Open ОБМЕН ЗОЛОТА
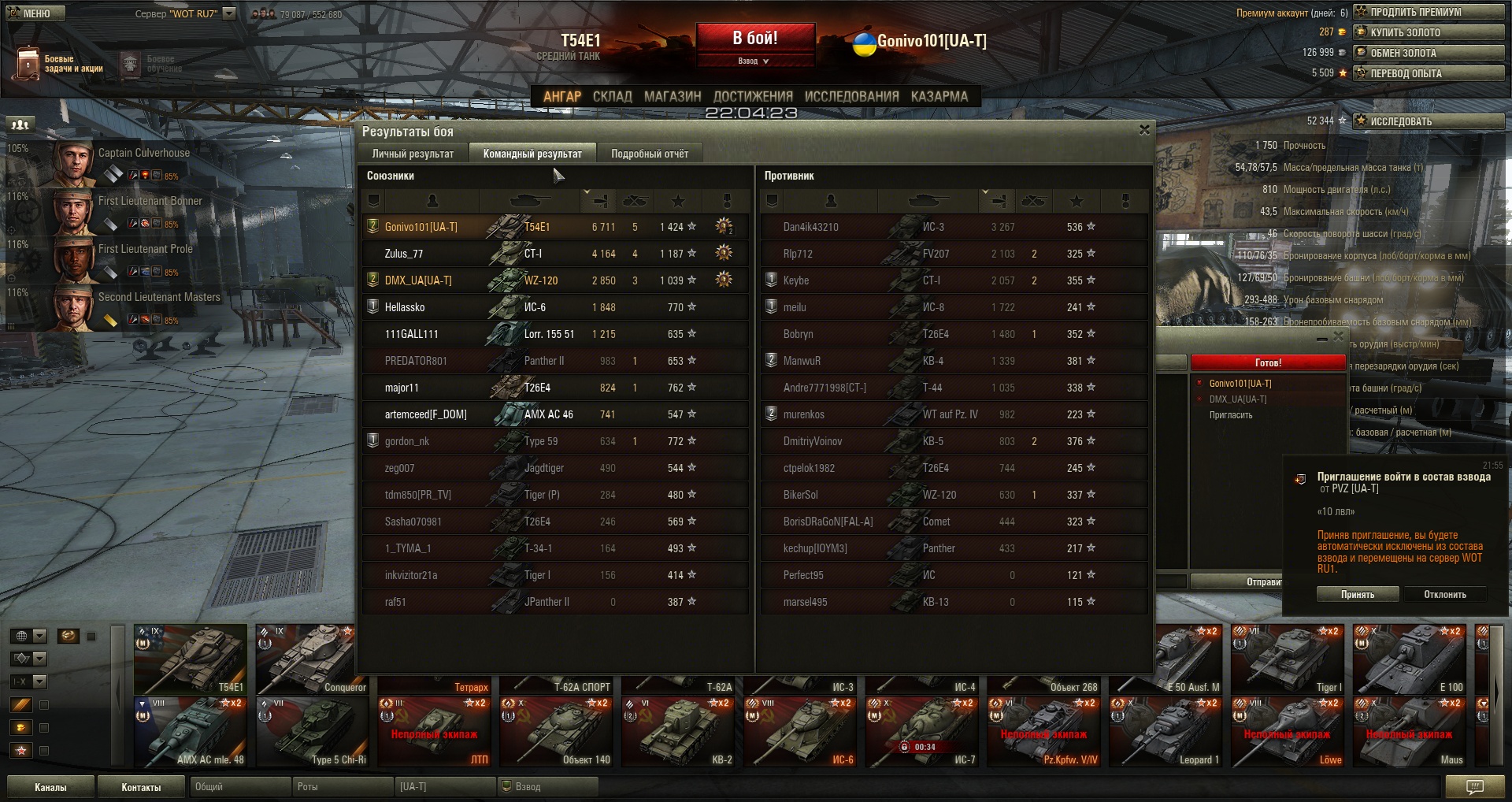This screenshot has width=1512, height=802. coord(1428,53)
